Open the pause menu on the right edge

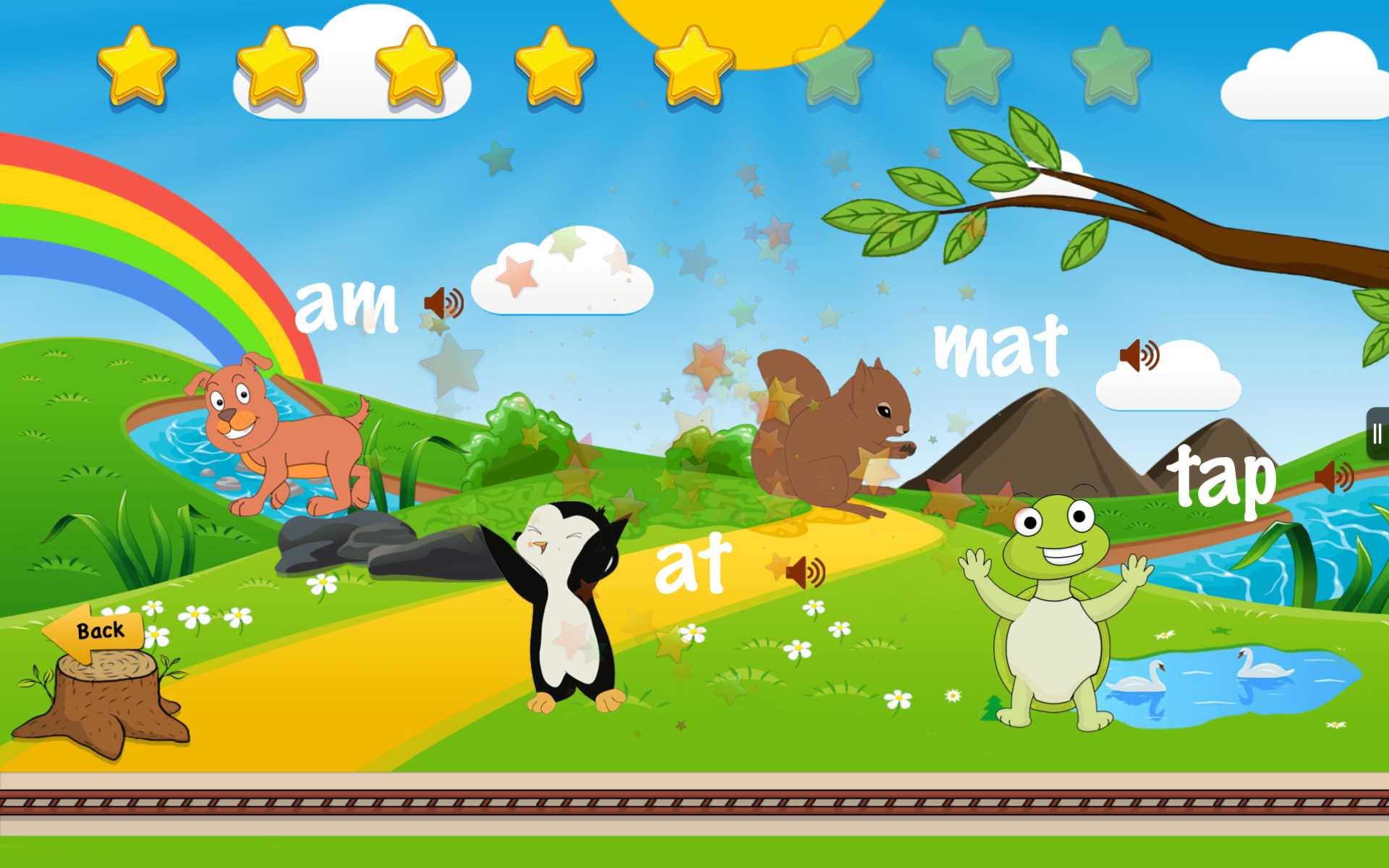point(1376,435)
